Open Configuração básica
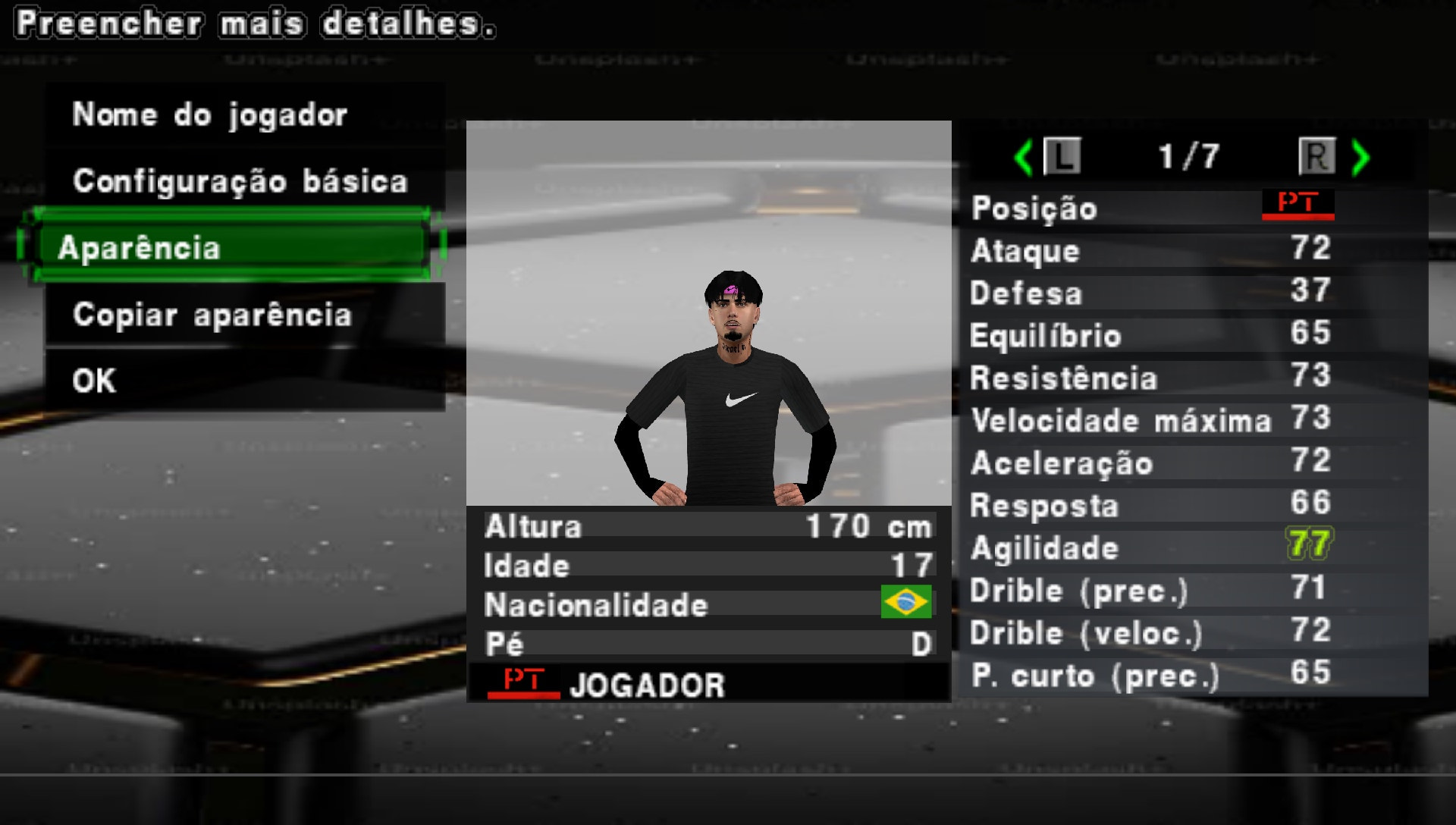1456x825 pixels. point(239,180)
